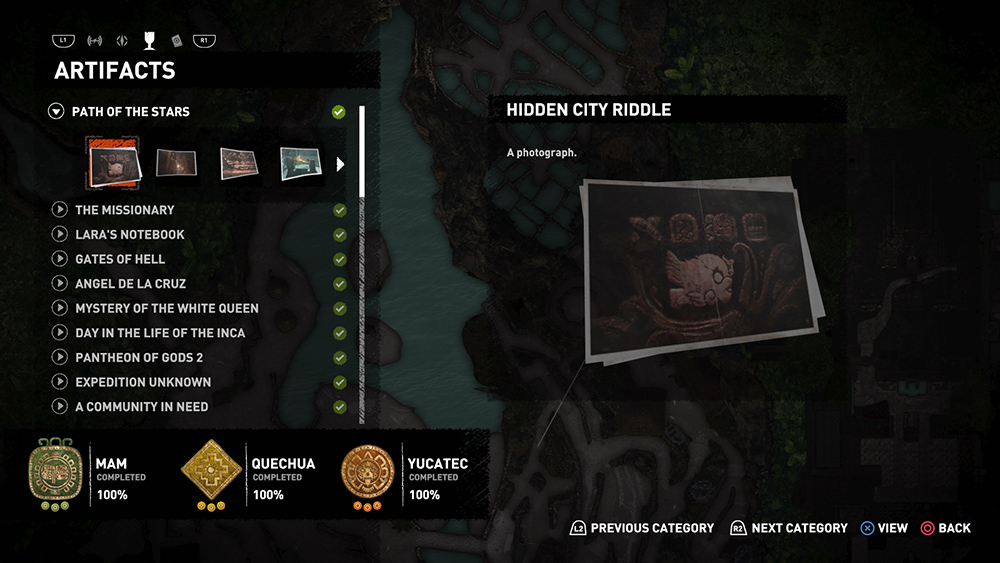Expand Mystery of the White Queen

pyautogui.click(x=166, y=308)
